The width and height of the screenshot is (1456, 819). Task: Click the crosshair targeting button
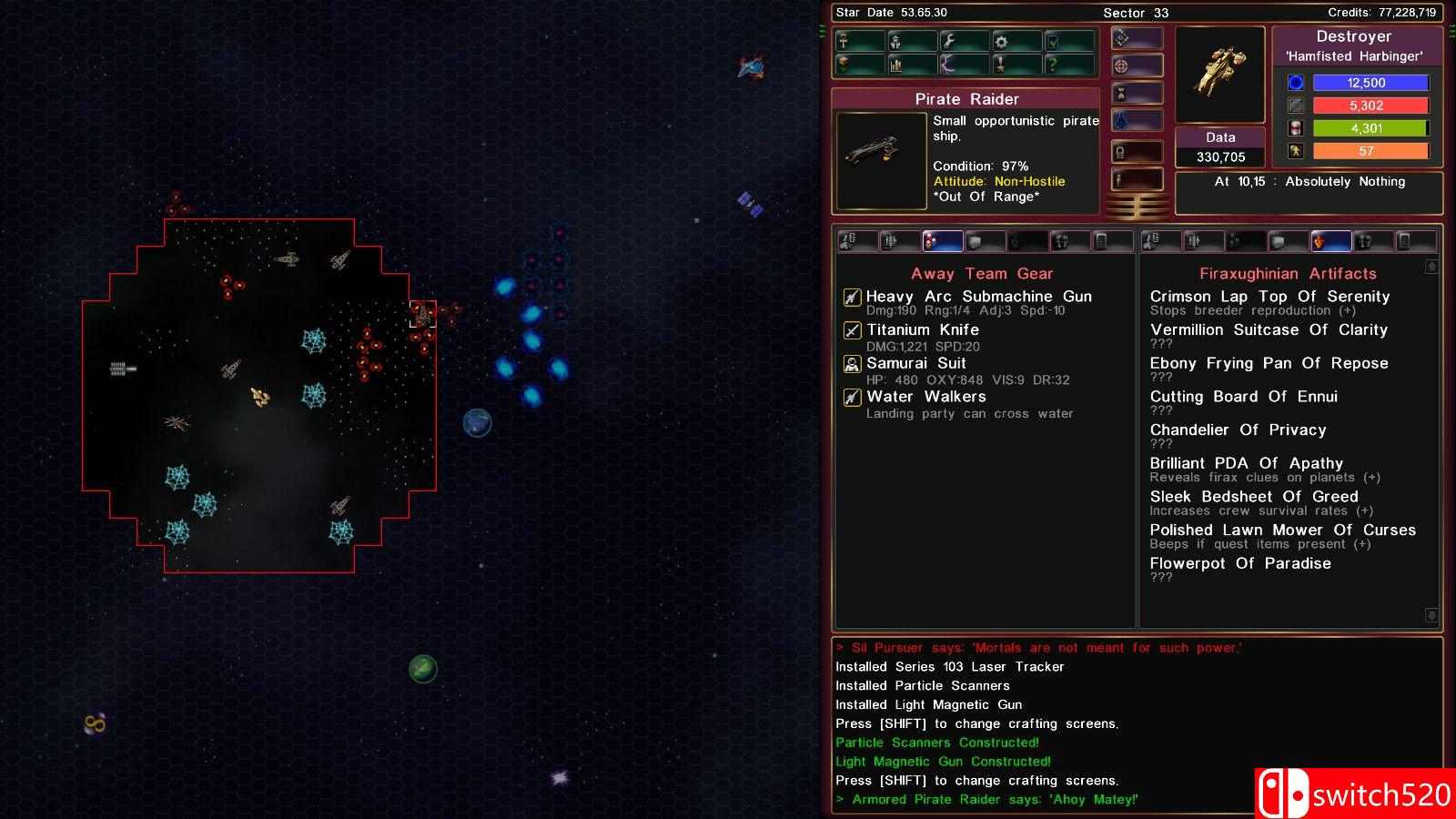tap(1137, 66)
